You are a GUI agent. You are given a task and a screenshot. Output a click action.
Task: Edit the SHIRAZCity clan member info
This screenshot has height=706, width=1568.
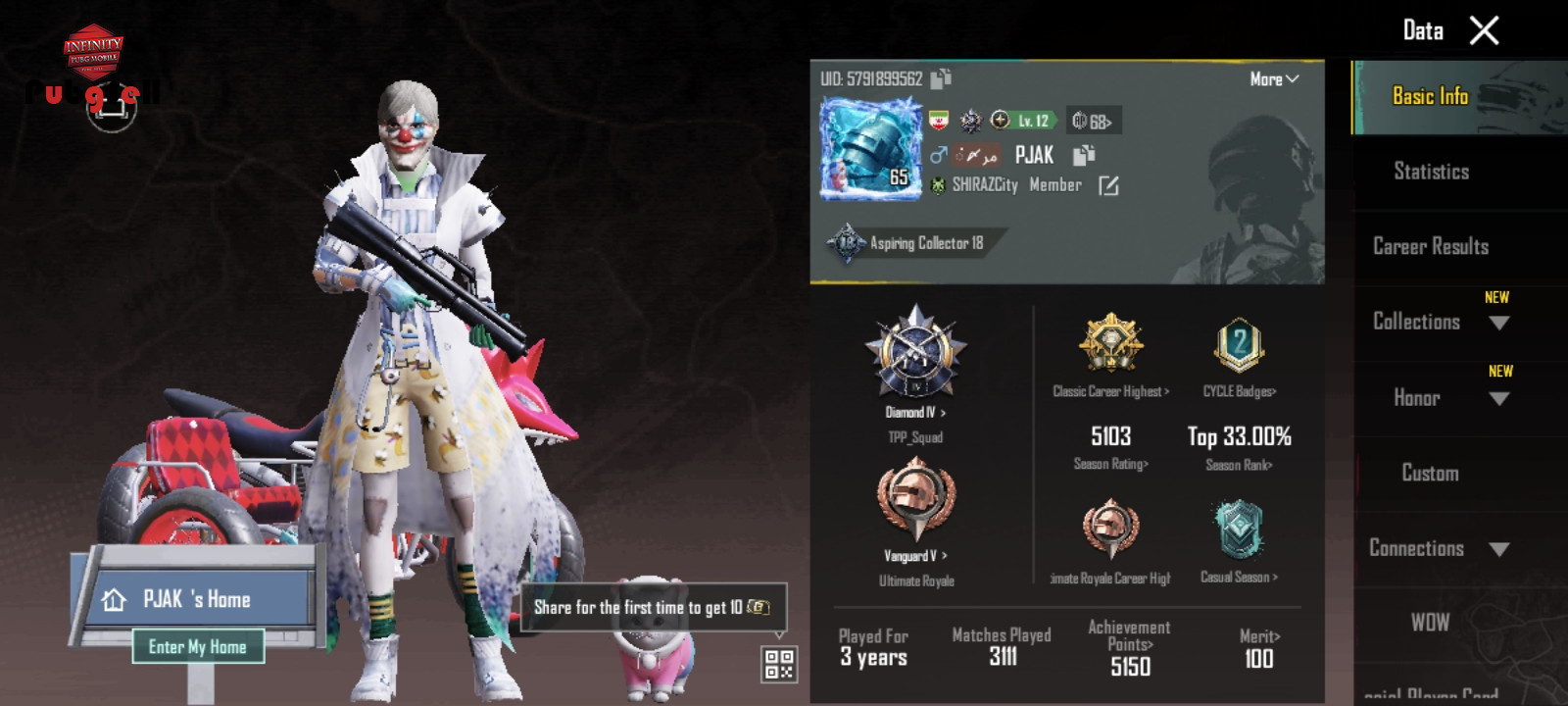1108,185
